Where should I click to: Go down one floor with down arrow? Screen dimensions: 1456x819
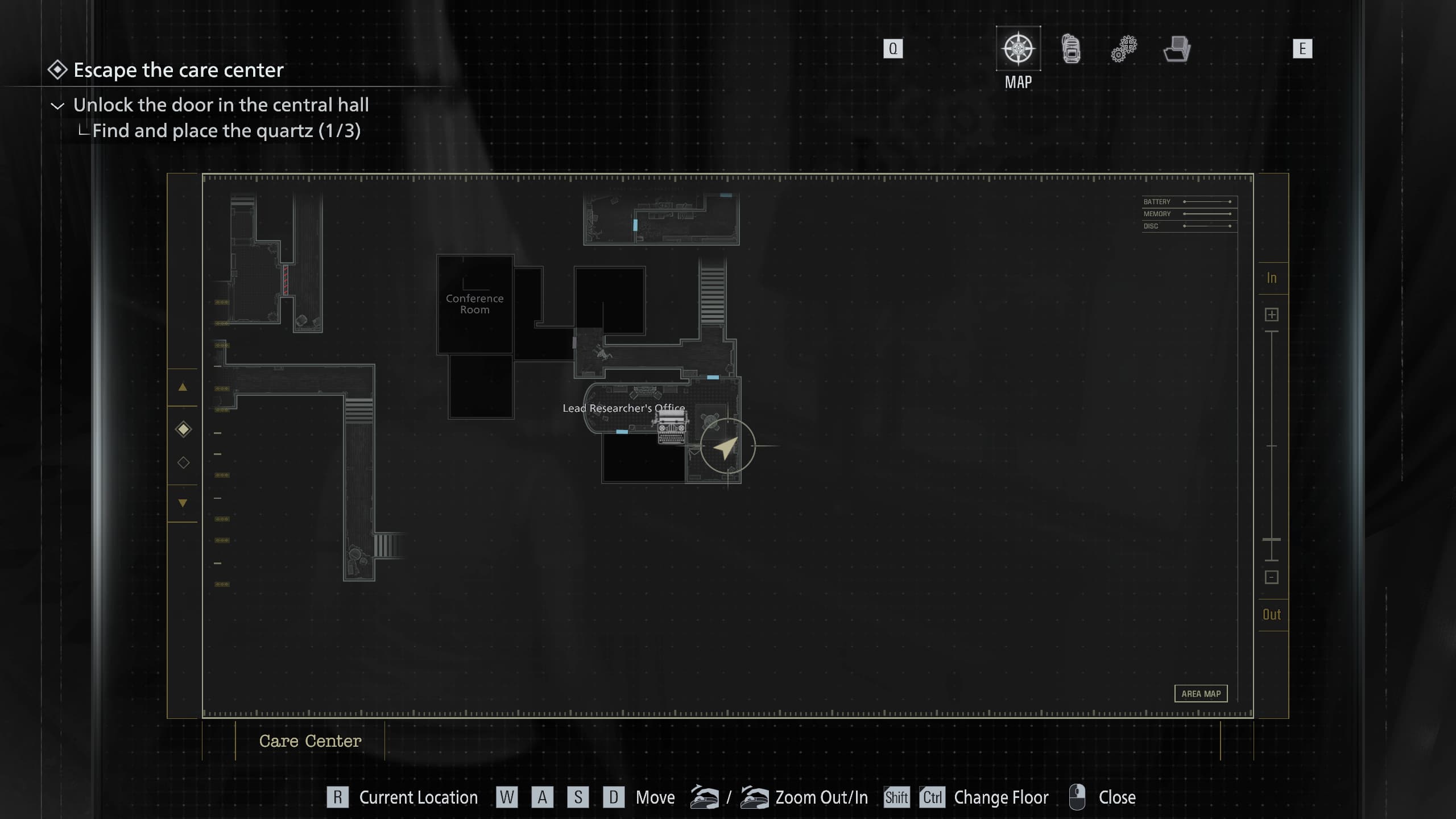pos(183,503)
